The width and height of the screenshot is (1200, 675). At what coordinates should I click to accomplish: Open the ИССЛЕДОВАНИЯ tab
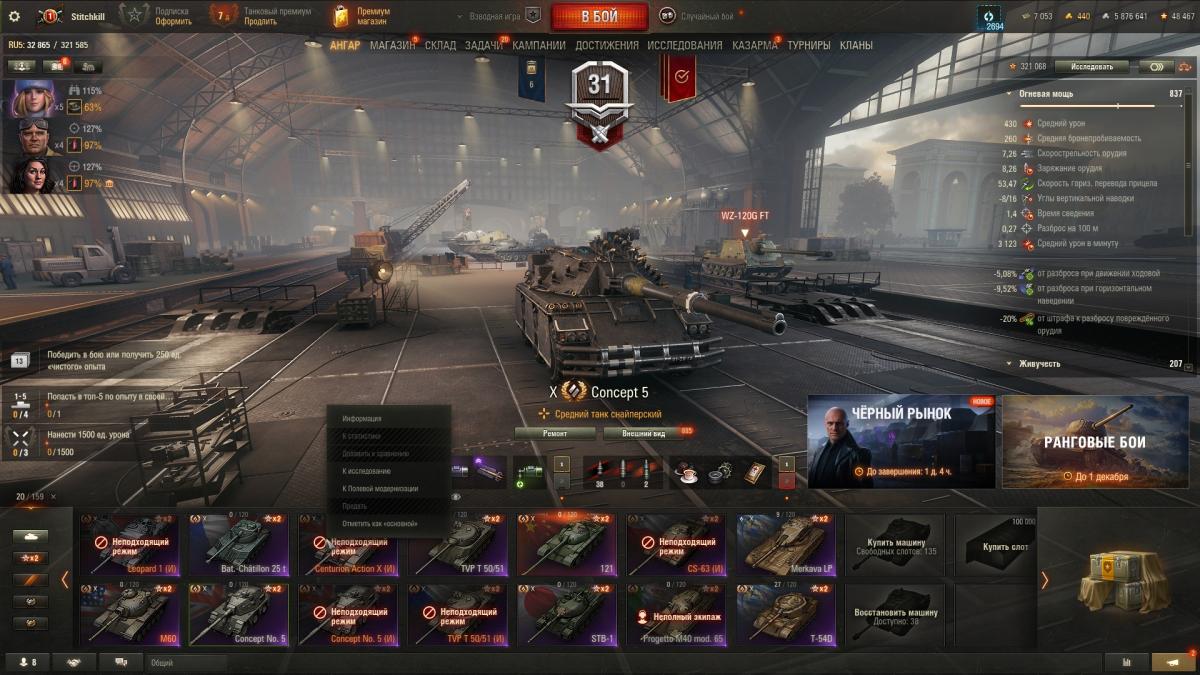tap(684, 45)
